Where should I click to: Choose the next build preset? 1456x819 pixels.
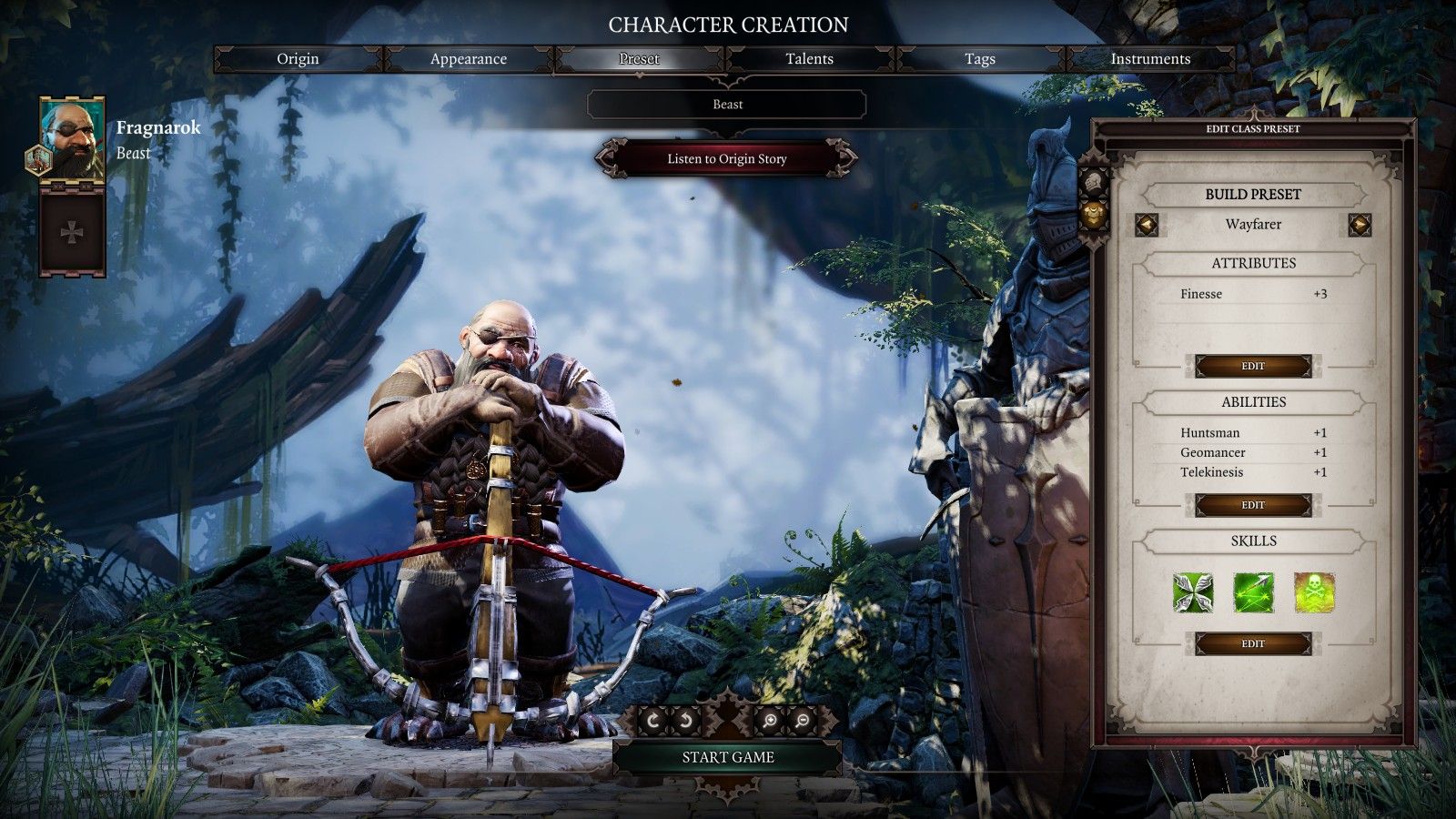tap(1360, 224)
